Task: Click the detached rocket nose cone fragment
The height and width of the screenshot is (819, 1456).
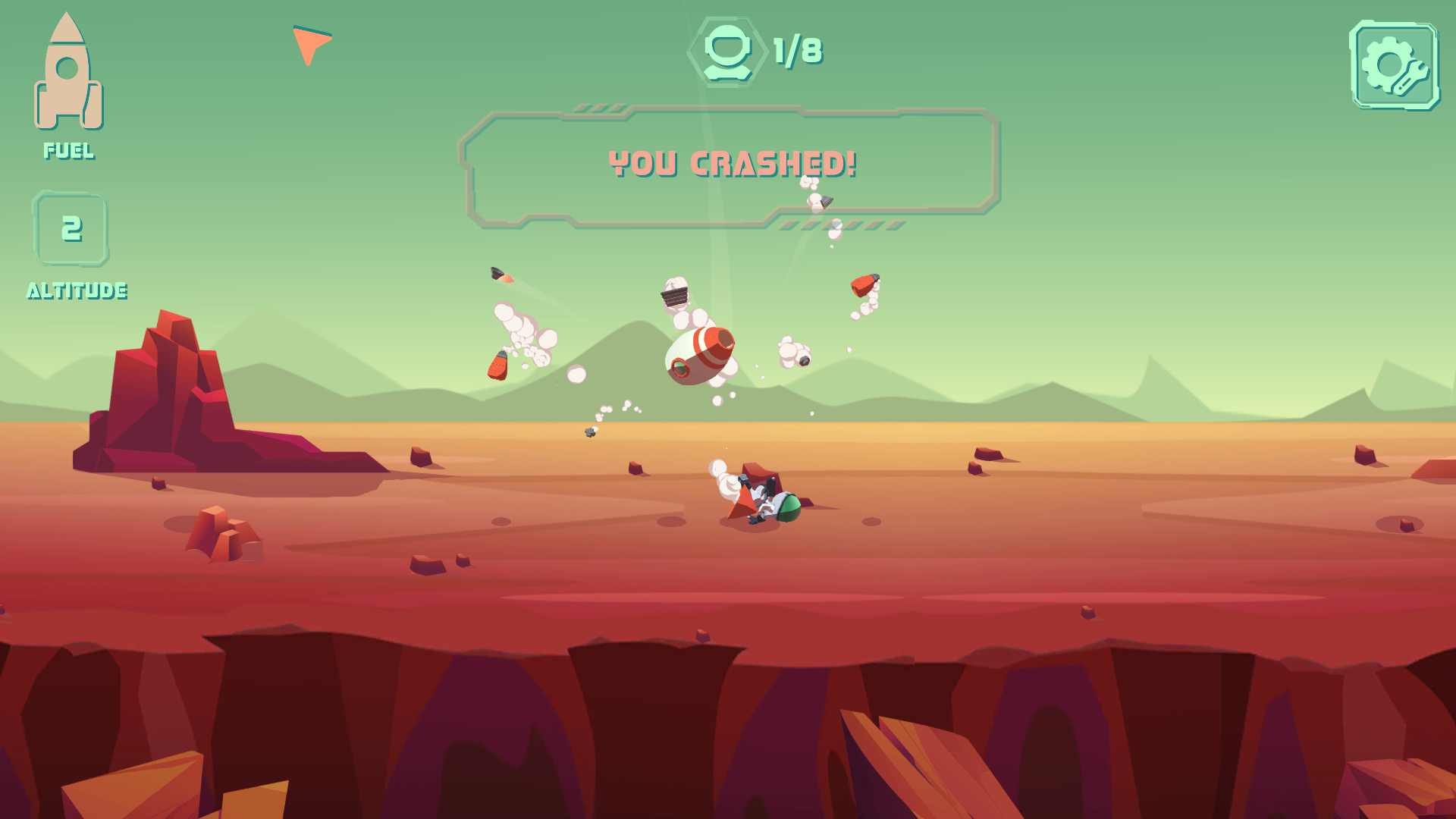Action: [x=827, y=202]
